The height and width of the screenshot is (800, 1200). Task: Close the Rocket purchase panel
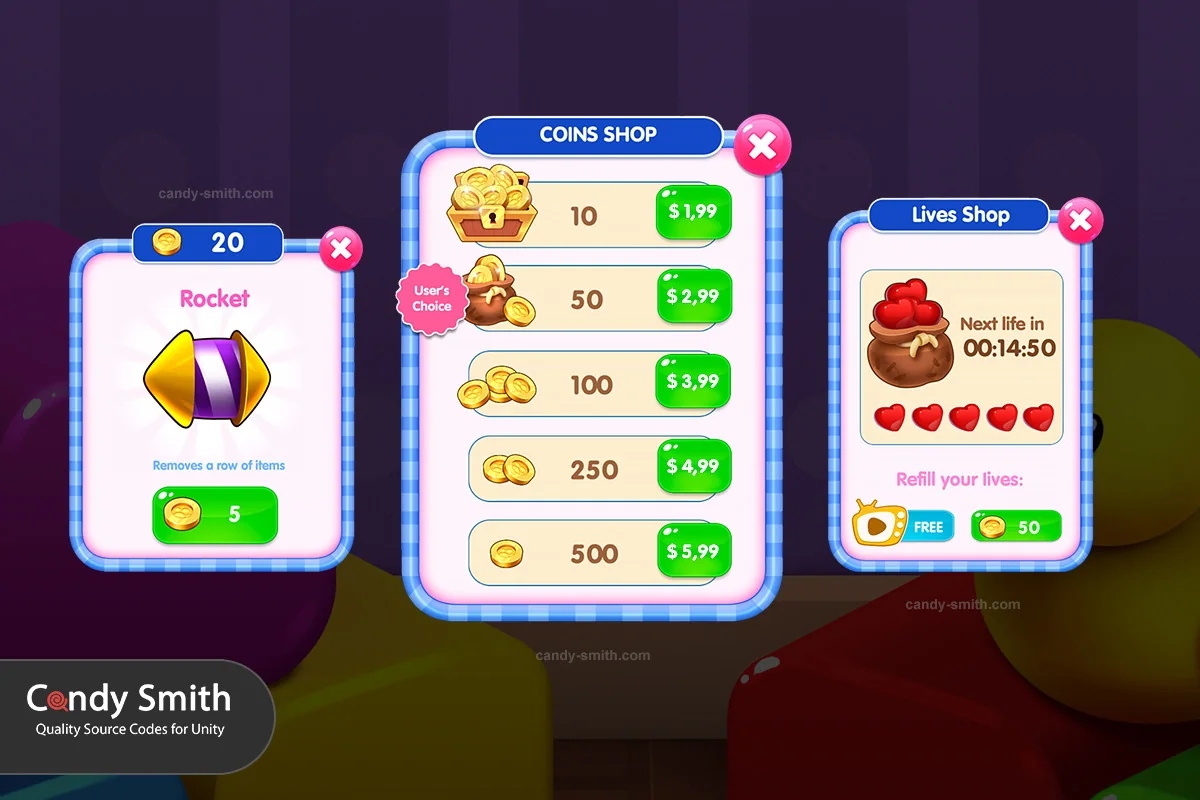341,248
